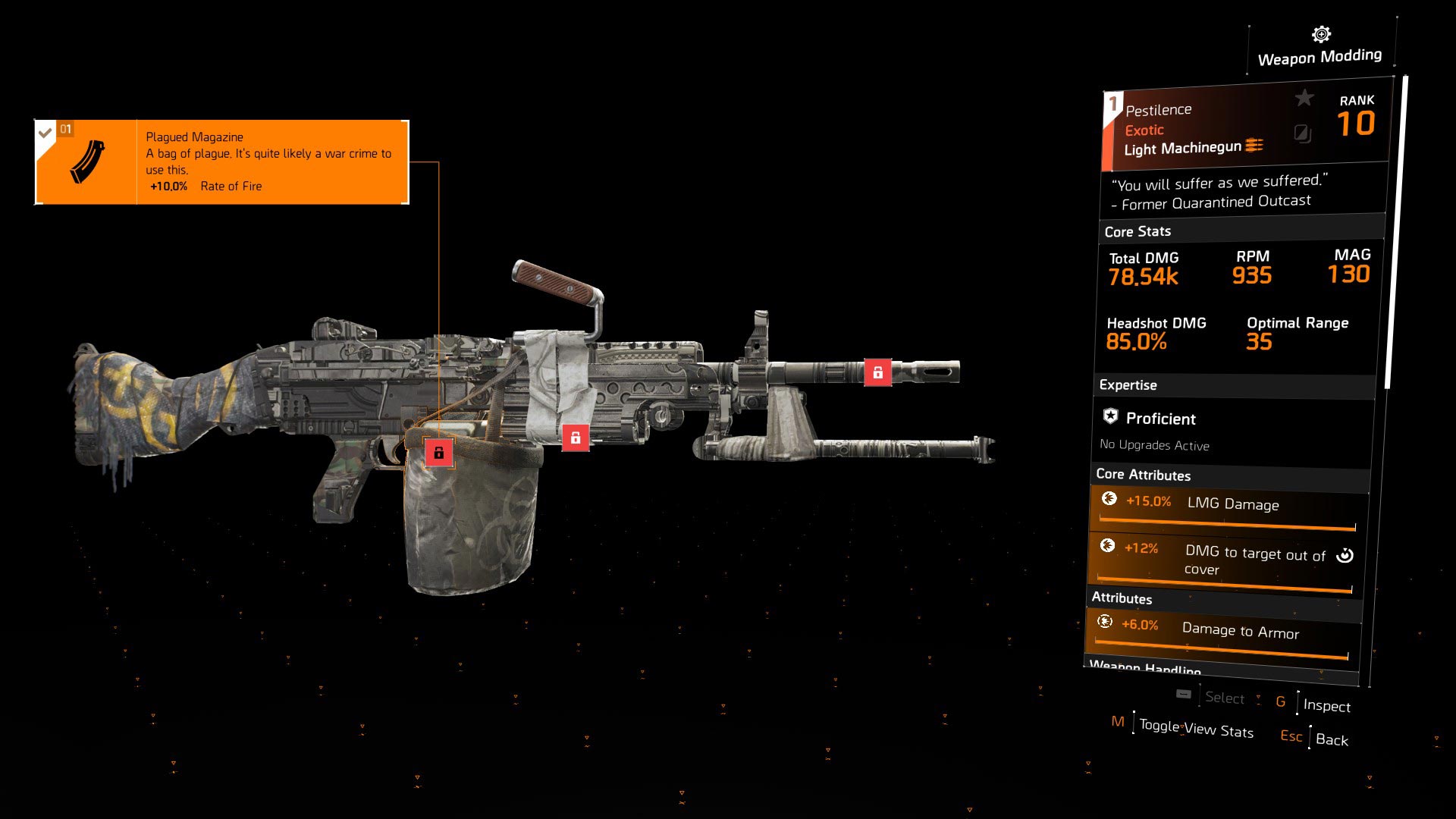The height and width of the screenshot is (819, 1456).
Task: Go Back from weapon modding
Action: [1332, 739]
